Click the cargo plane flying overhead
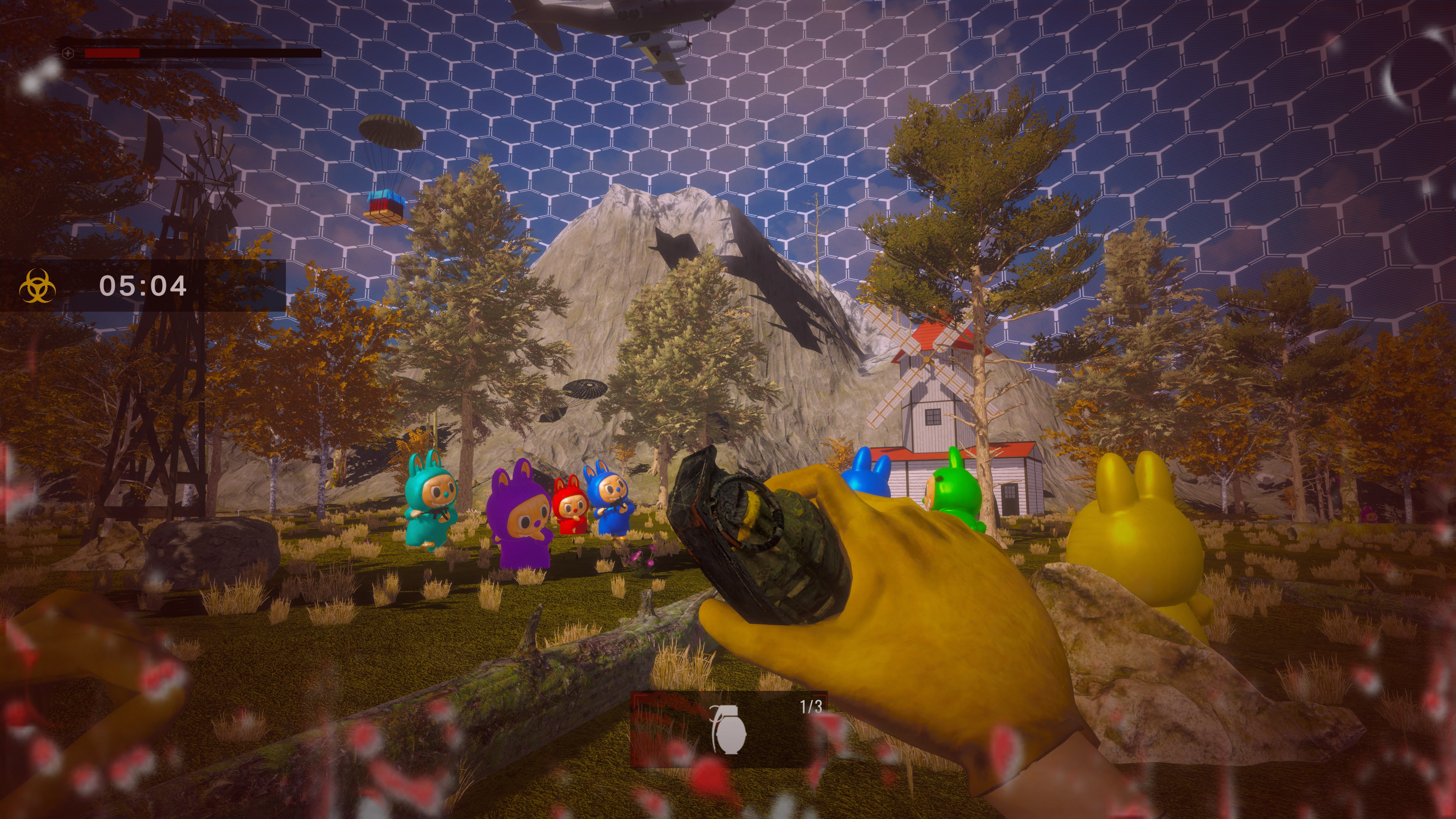This screenshot has height=819, width=1456. coord(616,23)
